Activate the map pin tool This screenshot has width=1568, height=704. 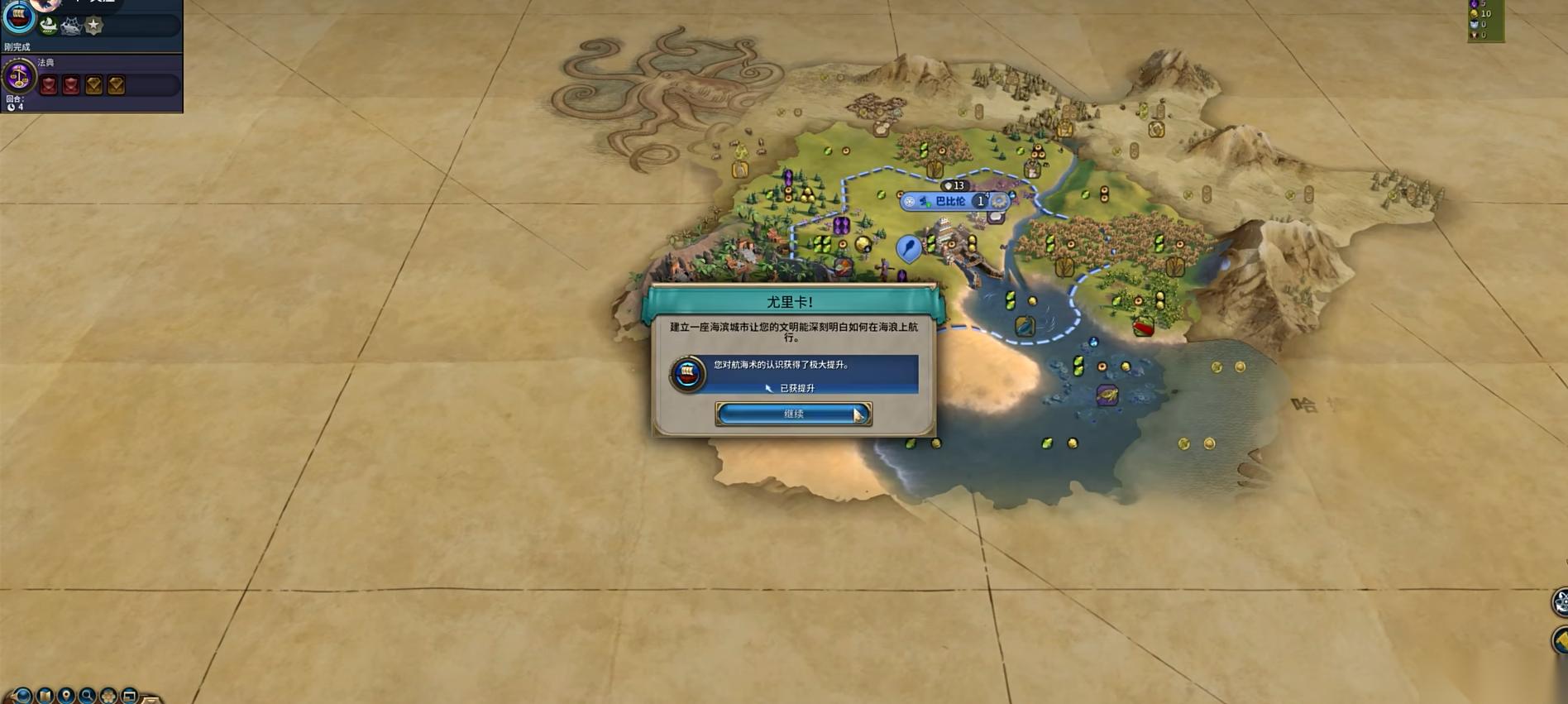(x=66, y=696)
